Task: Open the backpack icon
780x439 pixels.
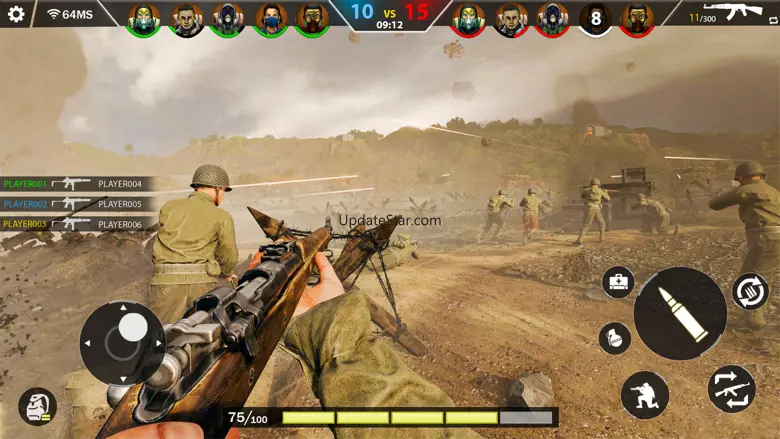Action: point(37,406)
